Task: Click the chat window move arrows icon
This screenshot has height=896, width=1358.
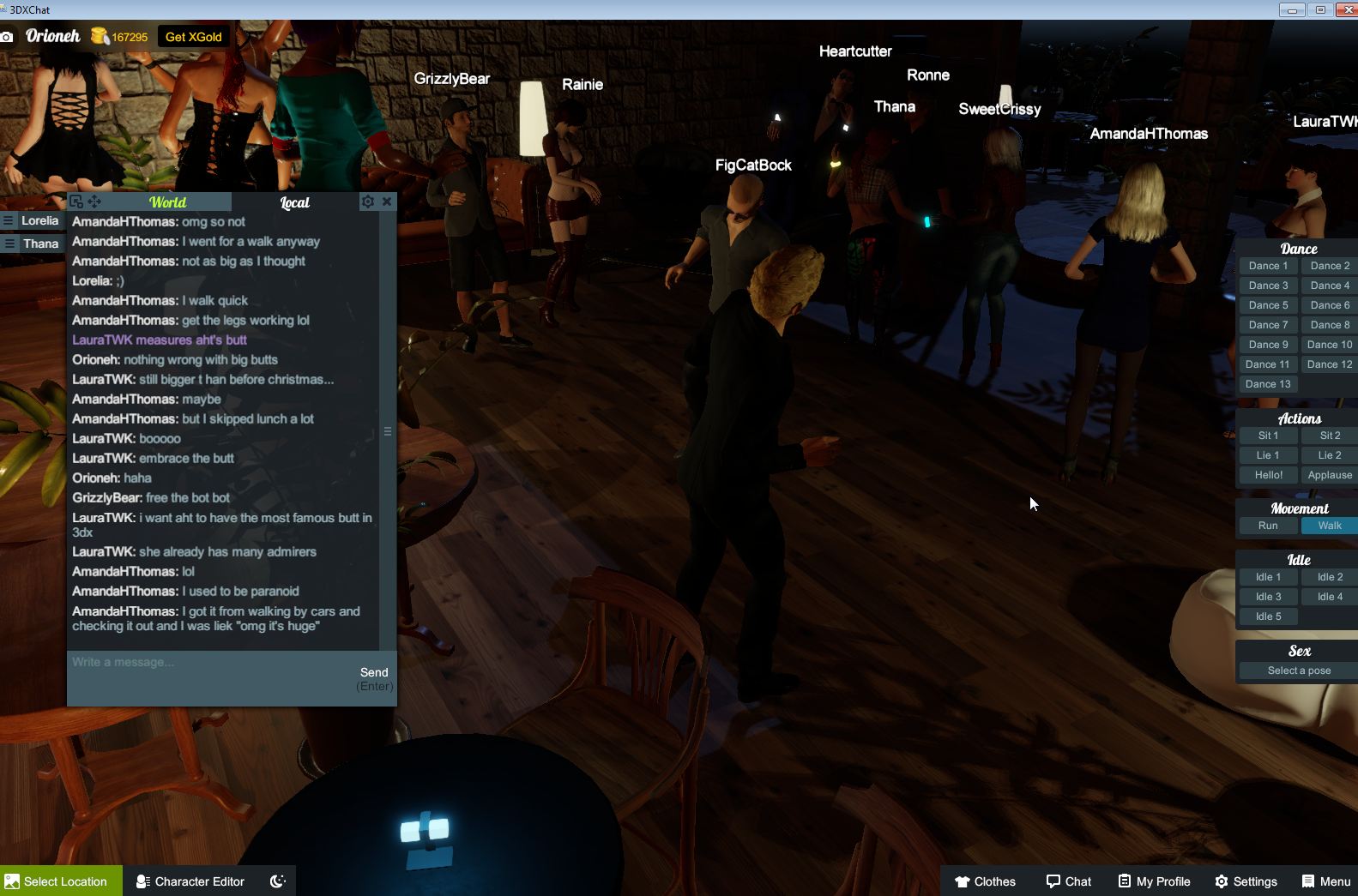Action: (94, 201)
